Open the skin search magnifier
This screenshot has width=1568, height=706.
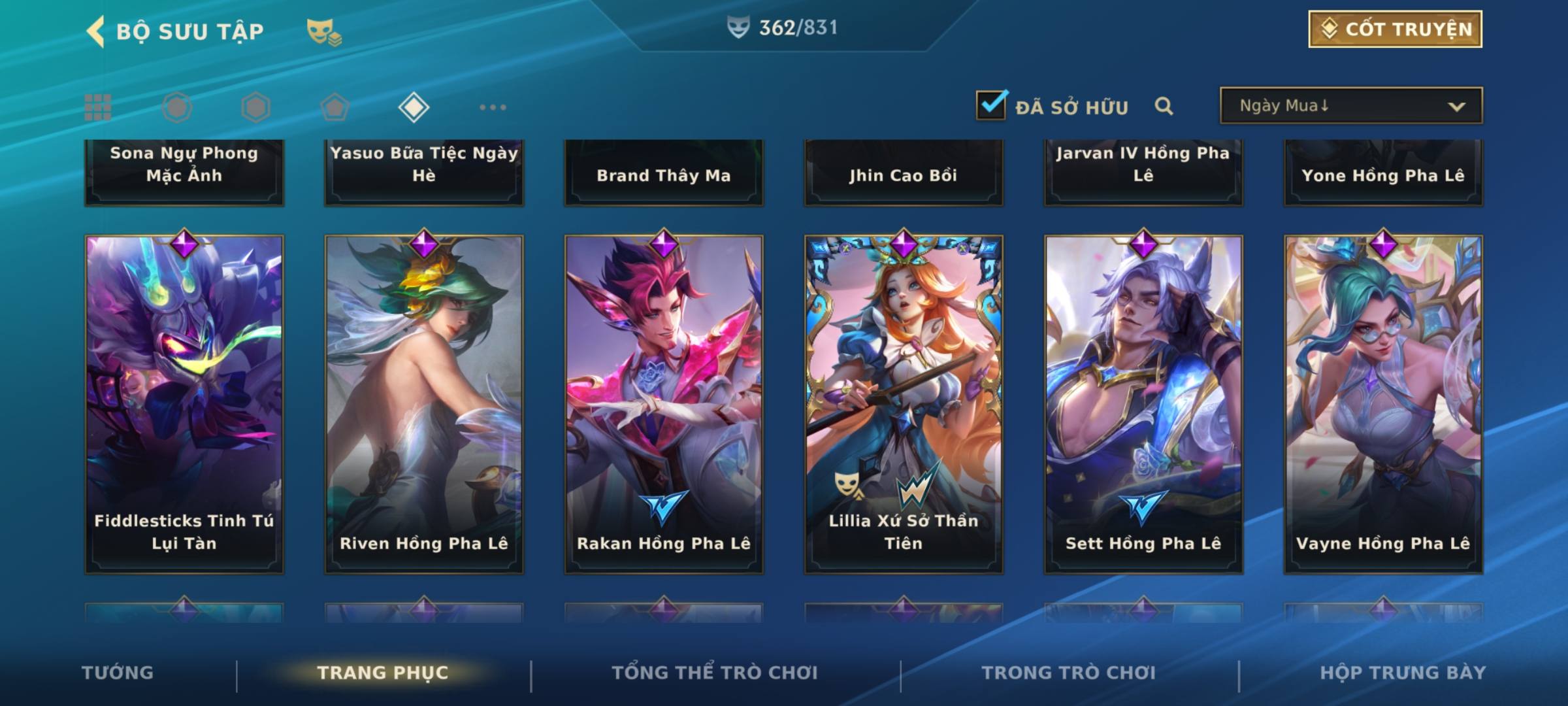[x=1164, y=106]
